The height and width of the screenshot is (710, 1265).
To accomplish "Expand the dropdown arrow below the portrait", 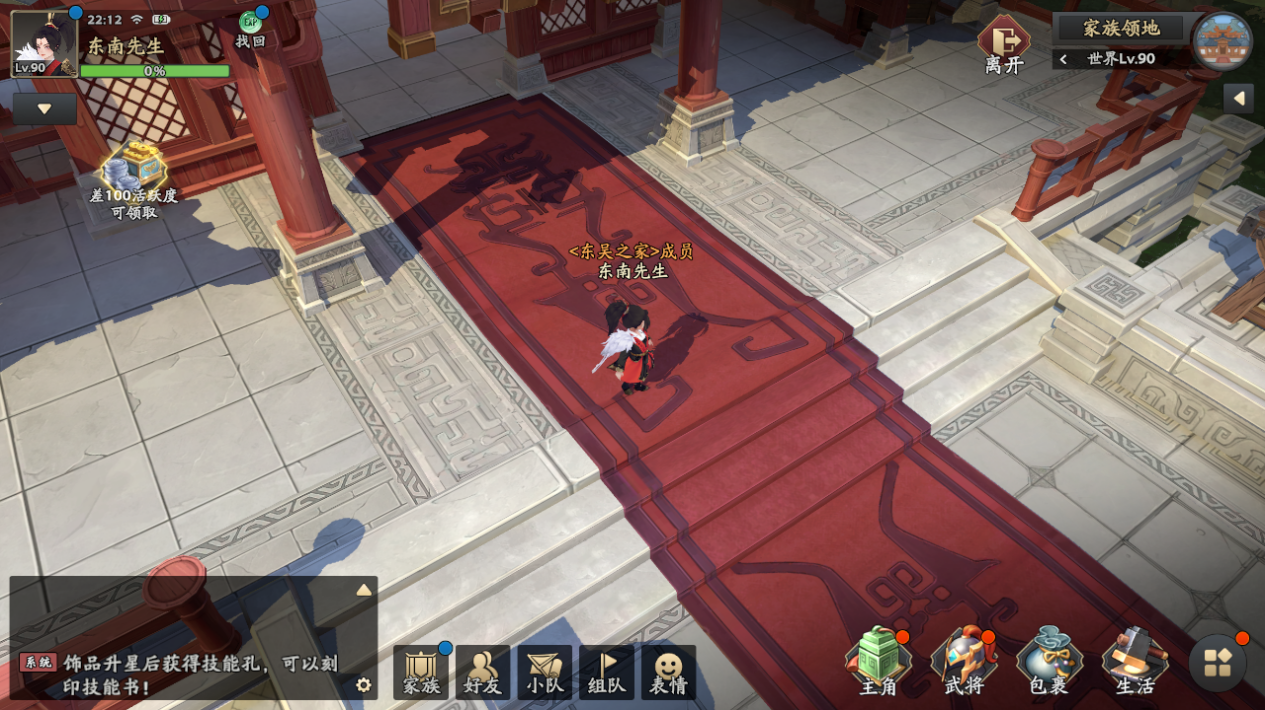I will [45, 109].
